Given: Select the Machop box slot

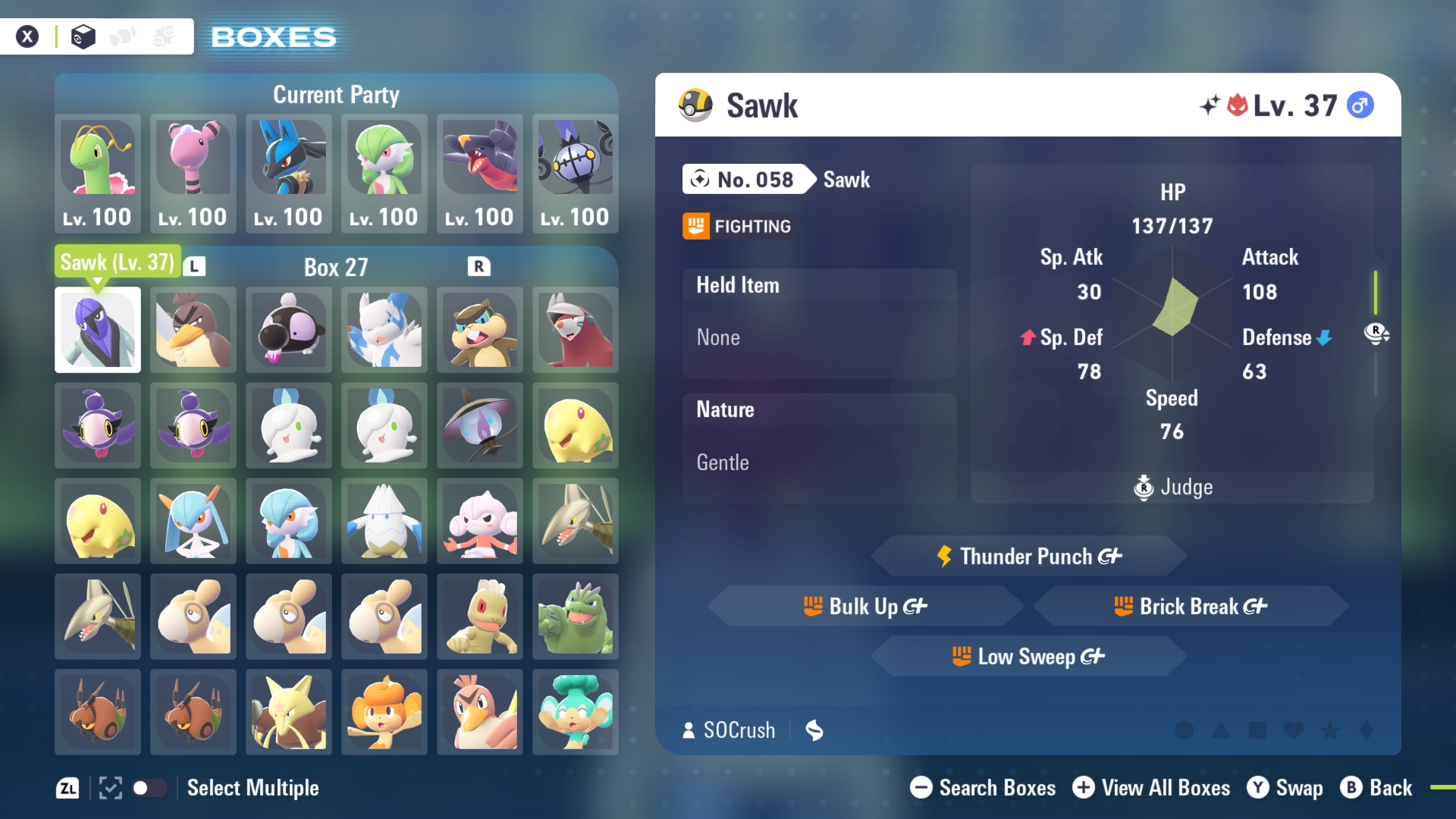Looking at the screenshot, I should click(x=480, y=617).
